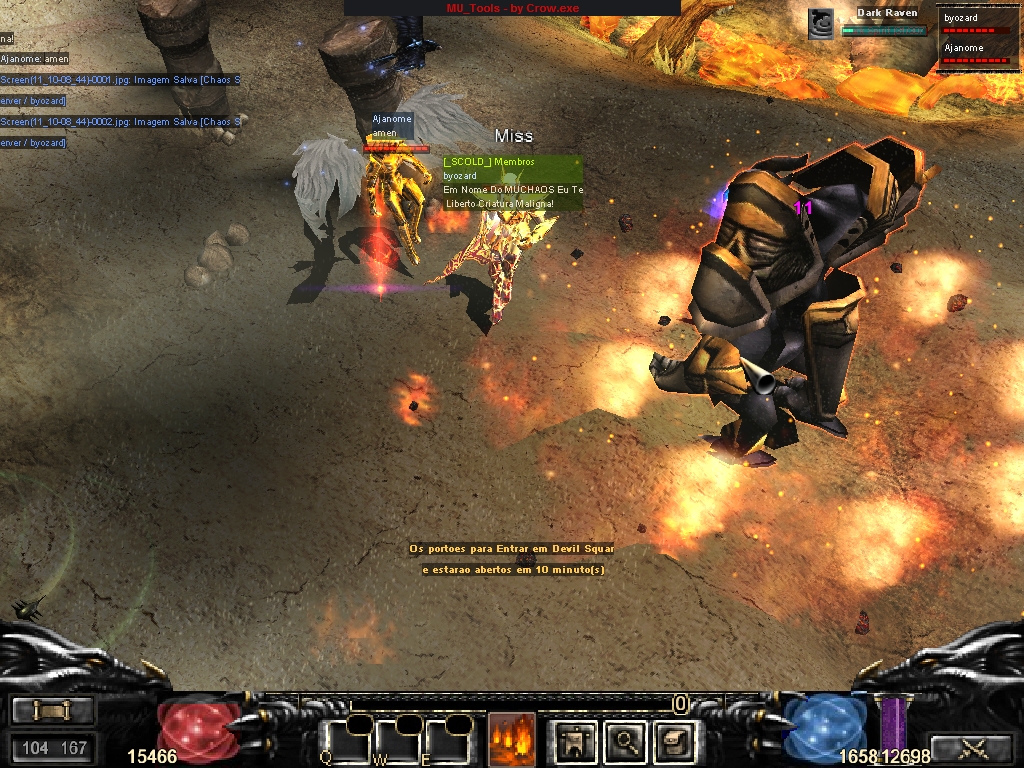Select party member Ajanome

point(979,53)
